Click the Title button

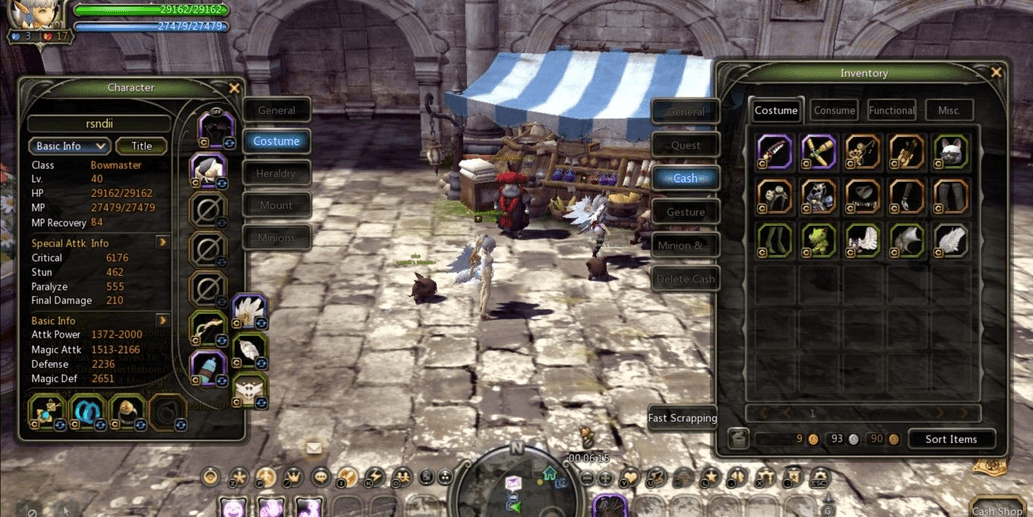pos(141,146)
